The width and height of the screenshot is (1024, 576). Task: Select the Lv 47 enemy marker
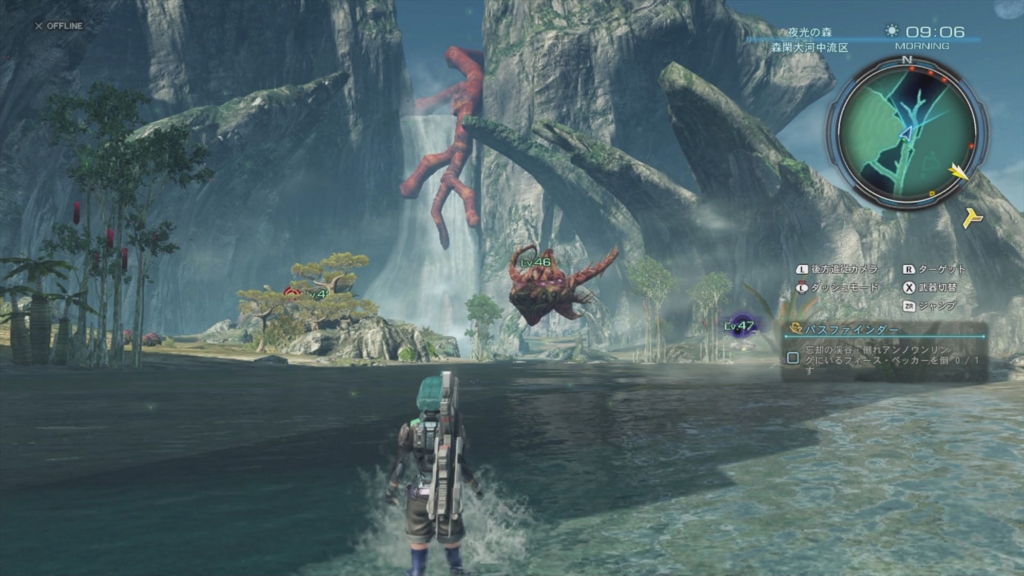pos(741,325)
